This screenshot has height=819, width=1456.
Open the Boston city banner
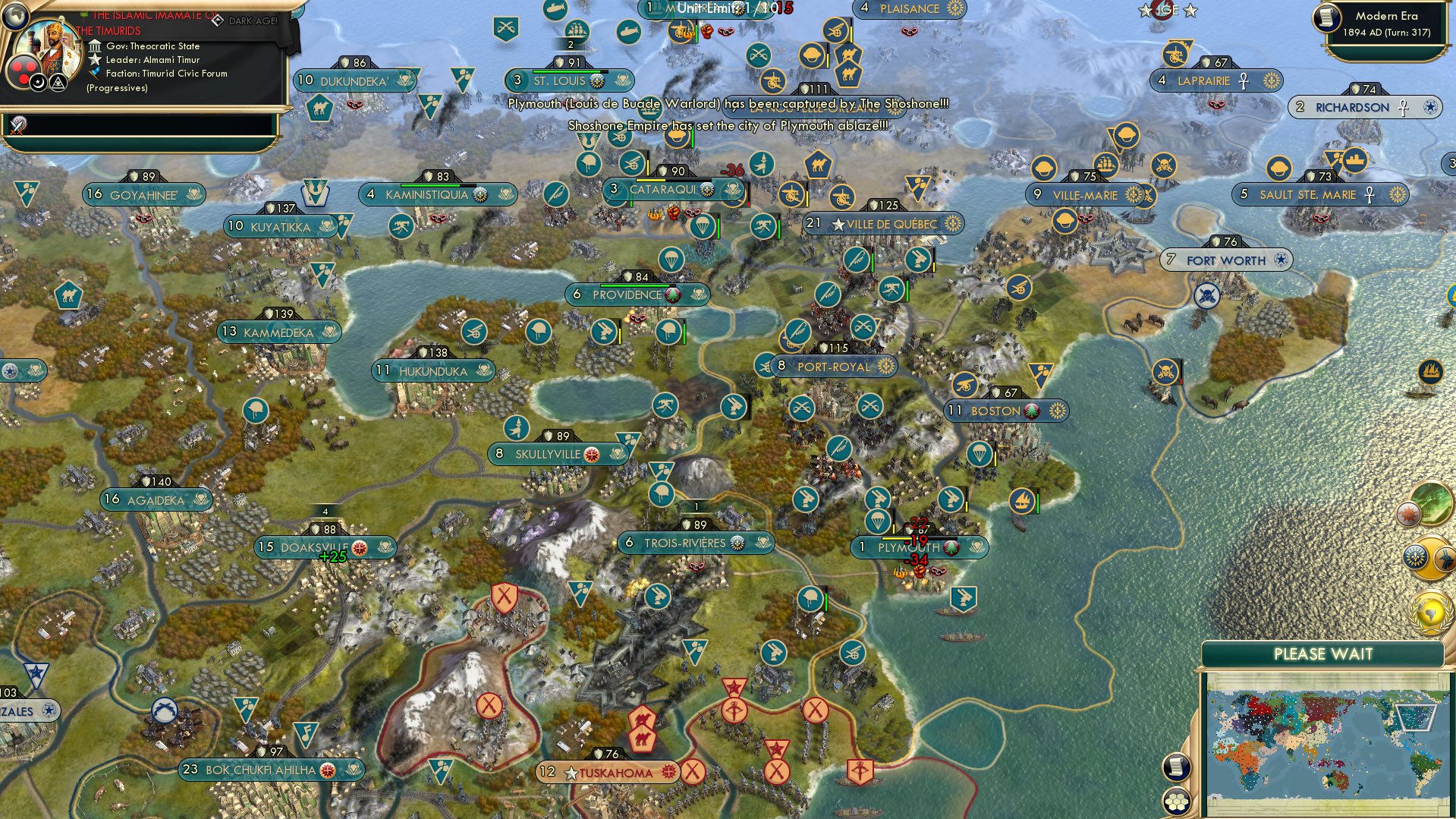[x=1005, y=411]
